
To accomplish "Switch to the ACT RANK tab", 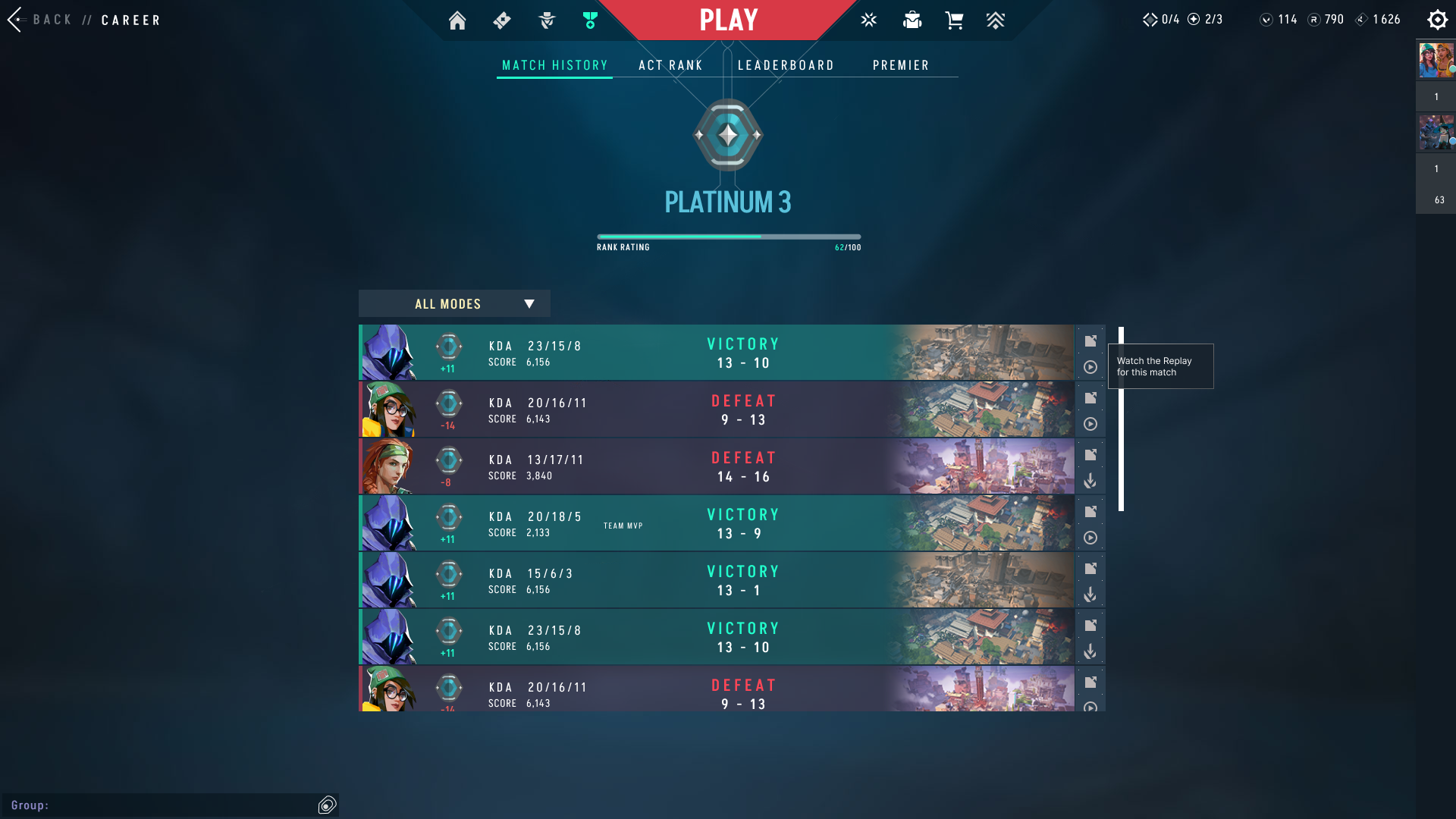I will (x=670, y=65).
